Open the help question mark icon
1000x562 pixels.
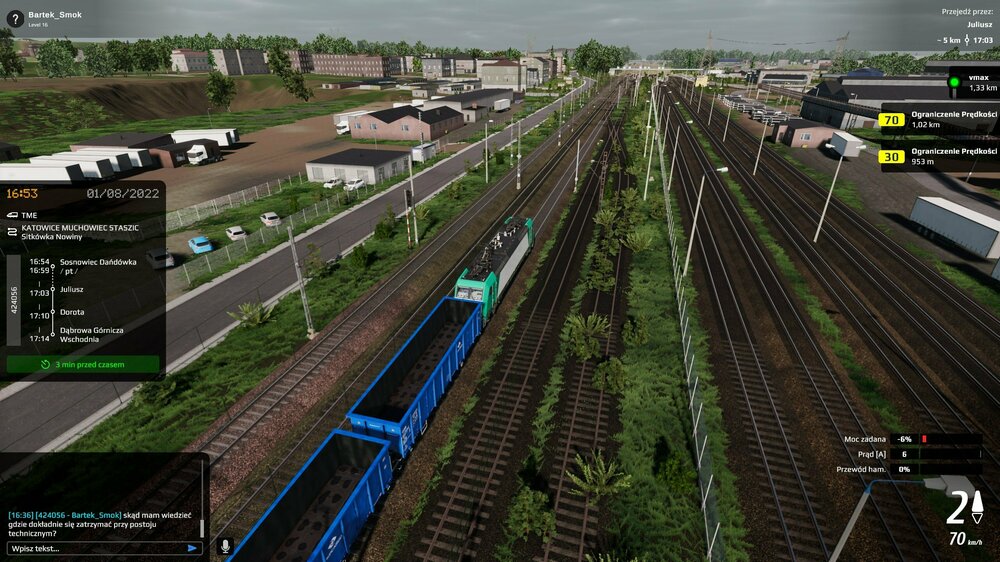tap(15, 19)
